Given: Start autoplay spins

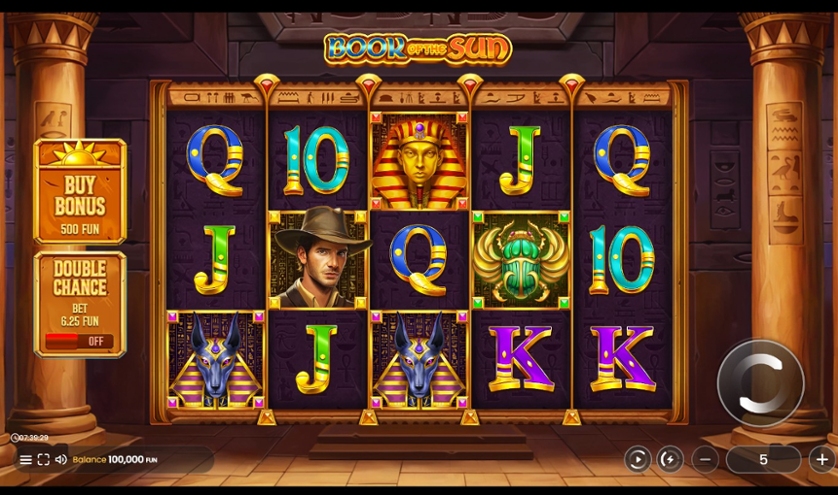Looking at the screenshot, I should click(x=637, y=459).
